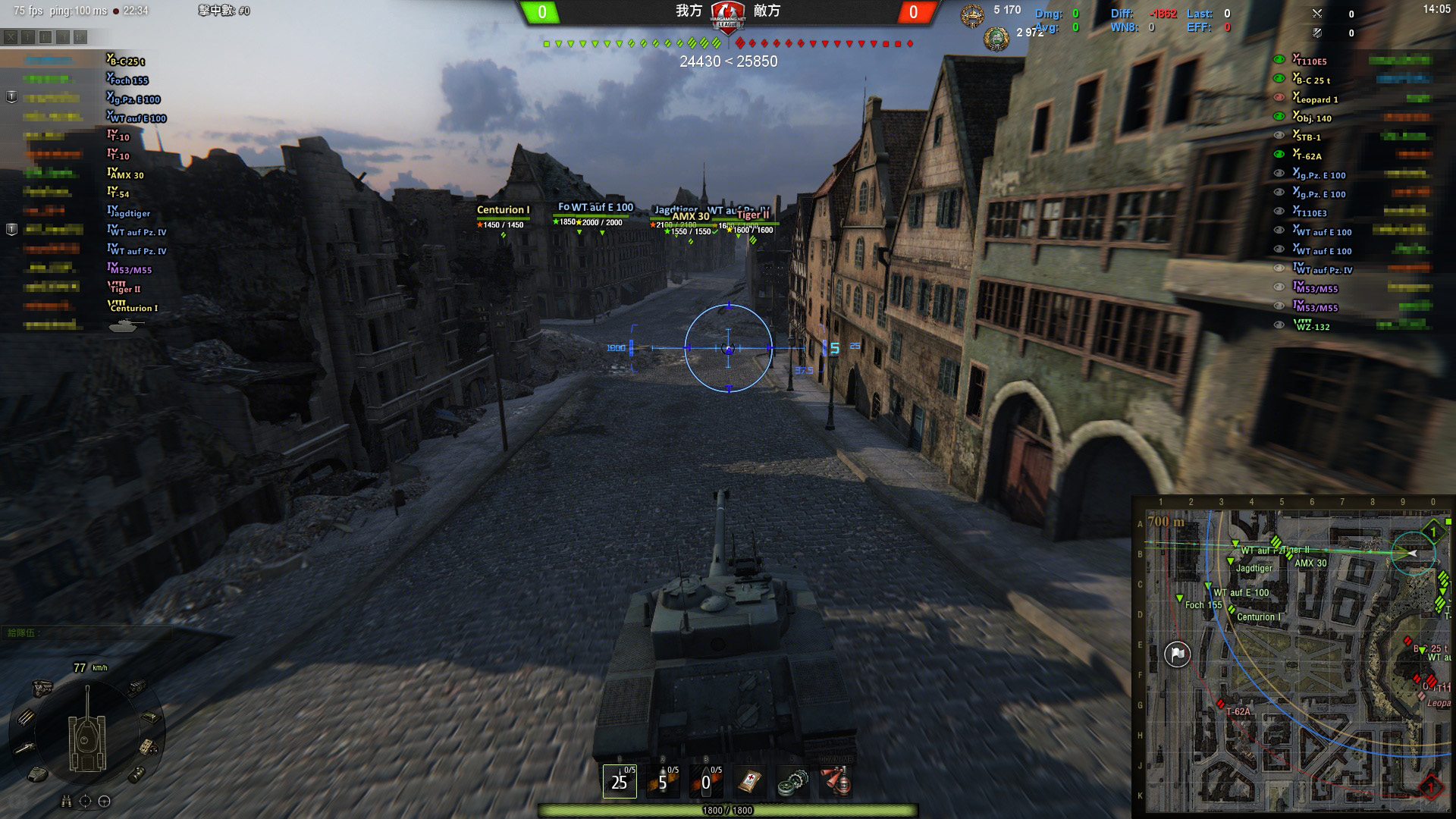Select the third shell slot showing 0 rounds
The width and height of the screenshot is (1456, 819).
point(705,781)
